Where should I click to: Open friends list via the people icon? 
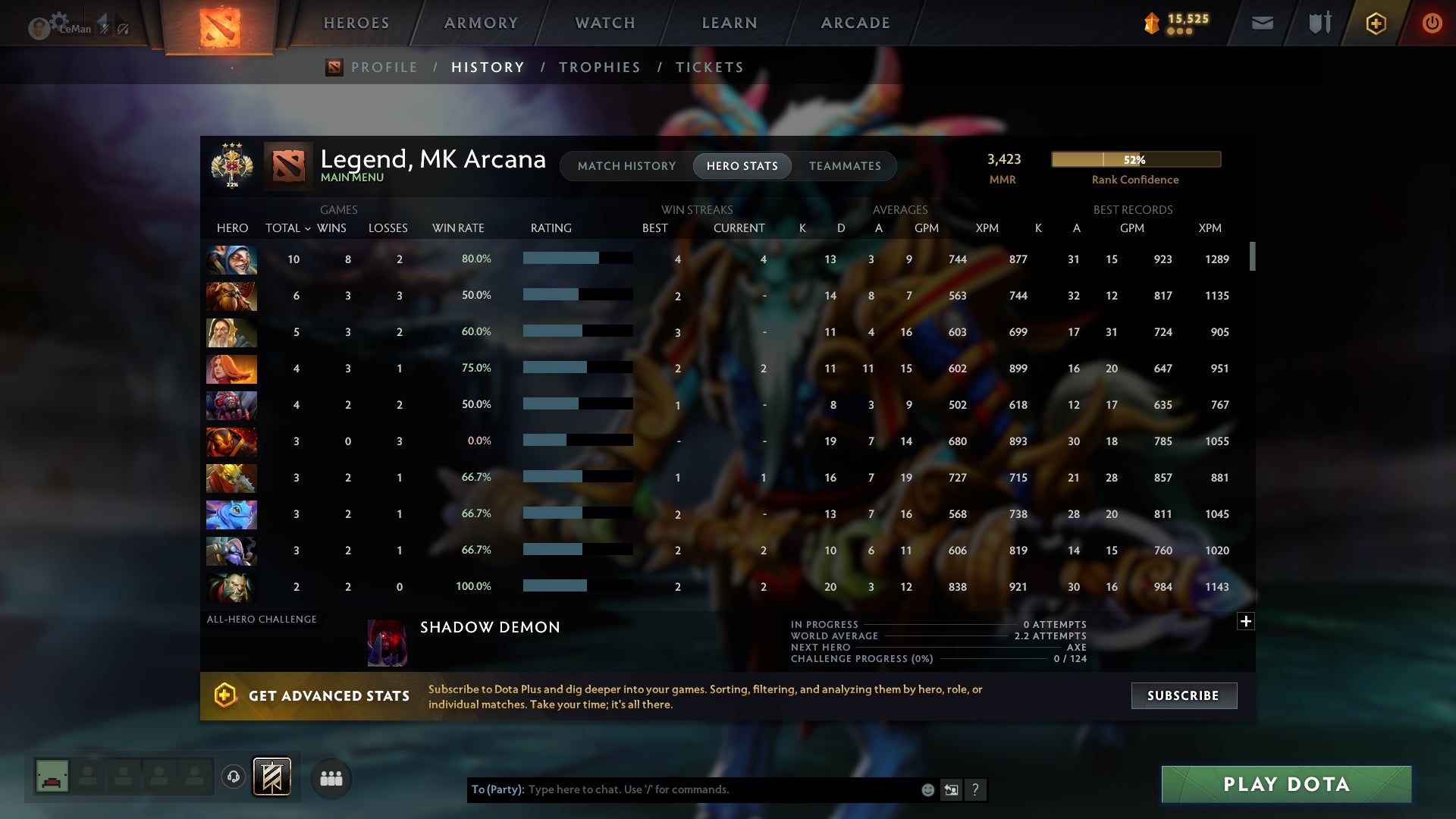pos(331,778)
